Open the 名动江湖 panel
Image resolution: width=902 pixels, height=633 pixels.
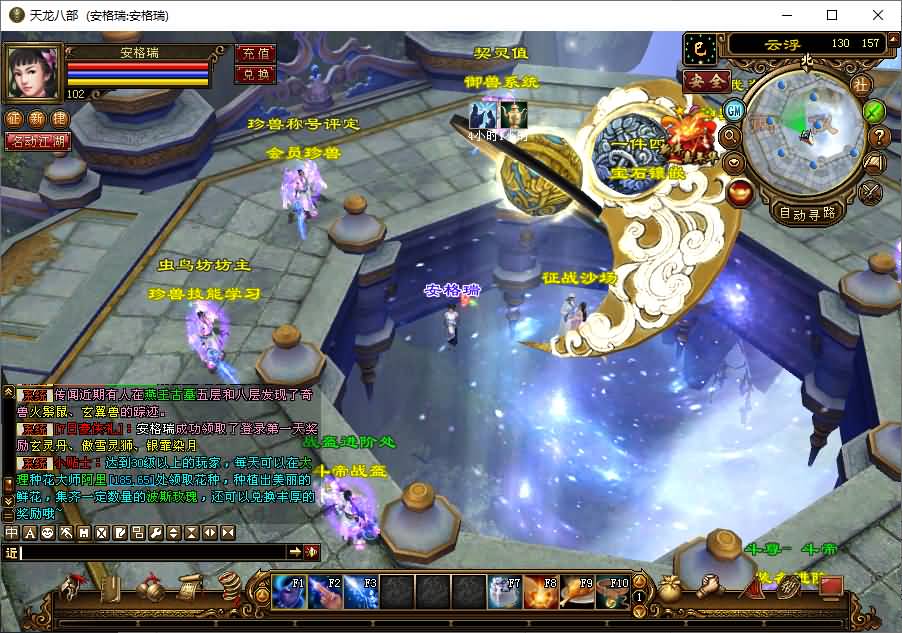pos(38,140)
